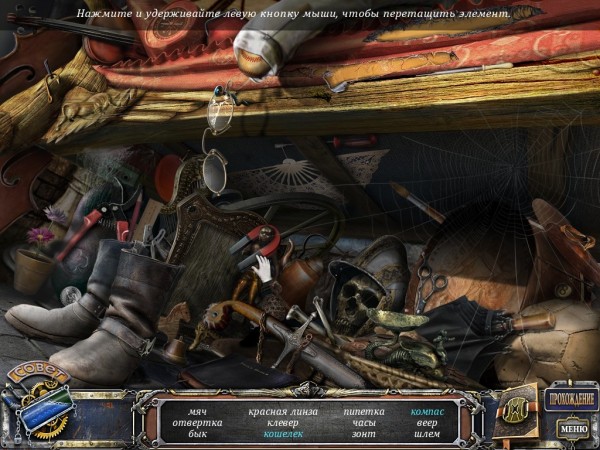The width and height of the screenshot is (600, 450).
Task: Pick the highlighted кошелек list entry
Action: pos(282,435)
